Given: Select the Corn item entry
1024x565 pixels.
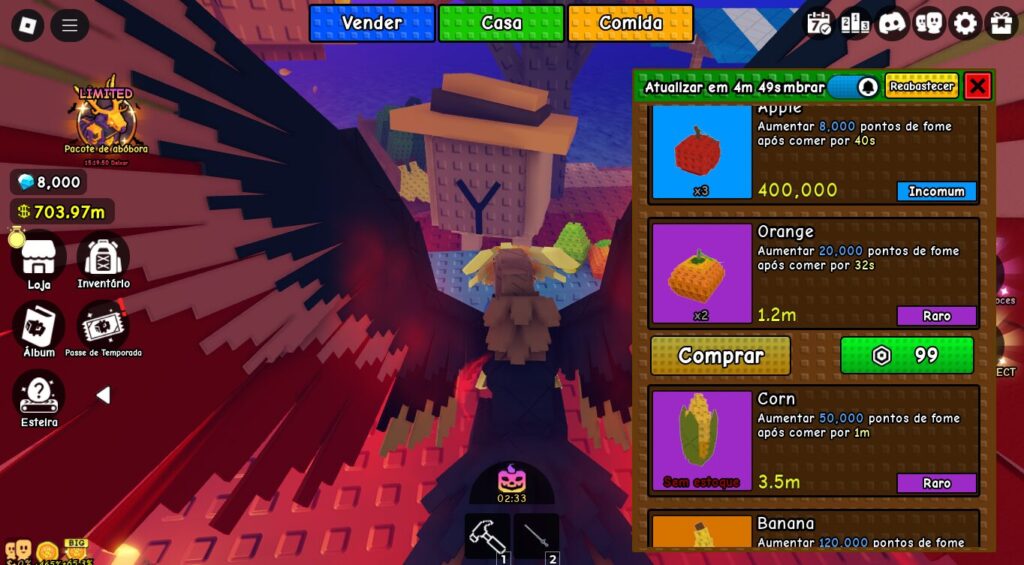Looking at the screenshot, I should 813,440.
